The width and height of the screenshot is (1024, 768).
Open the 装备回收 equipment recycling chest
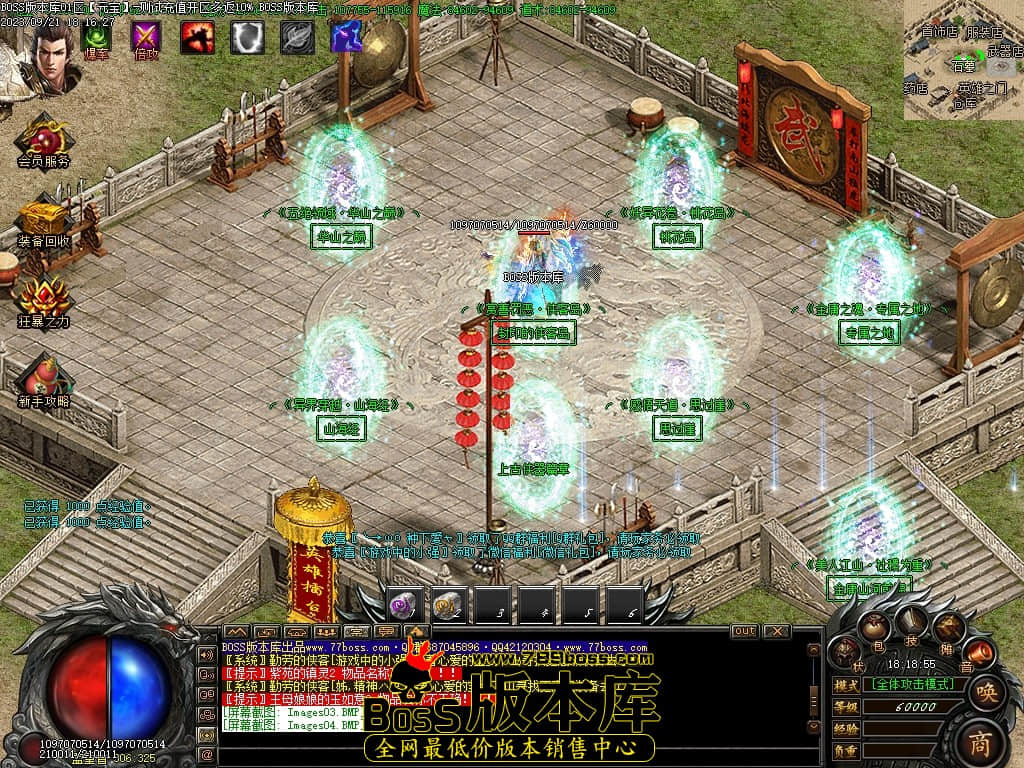(43, 218)
